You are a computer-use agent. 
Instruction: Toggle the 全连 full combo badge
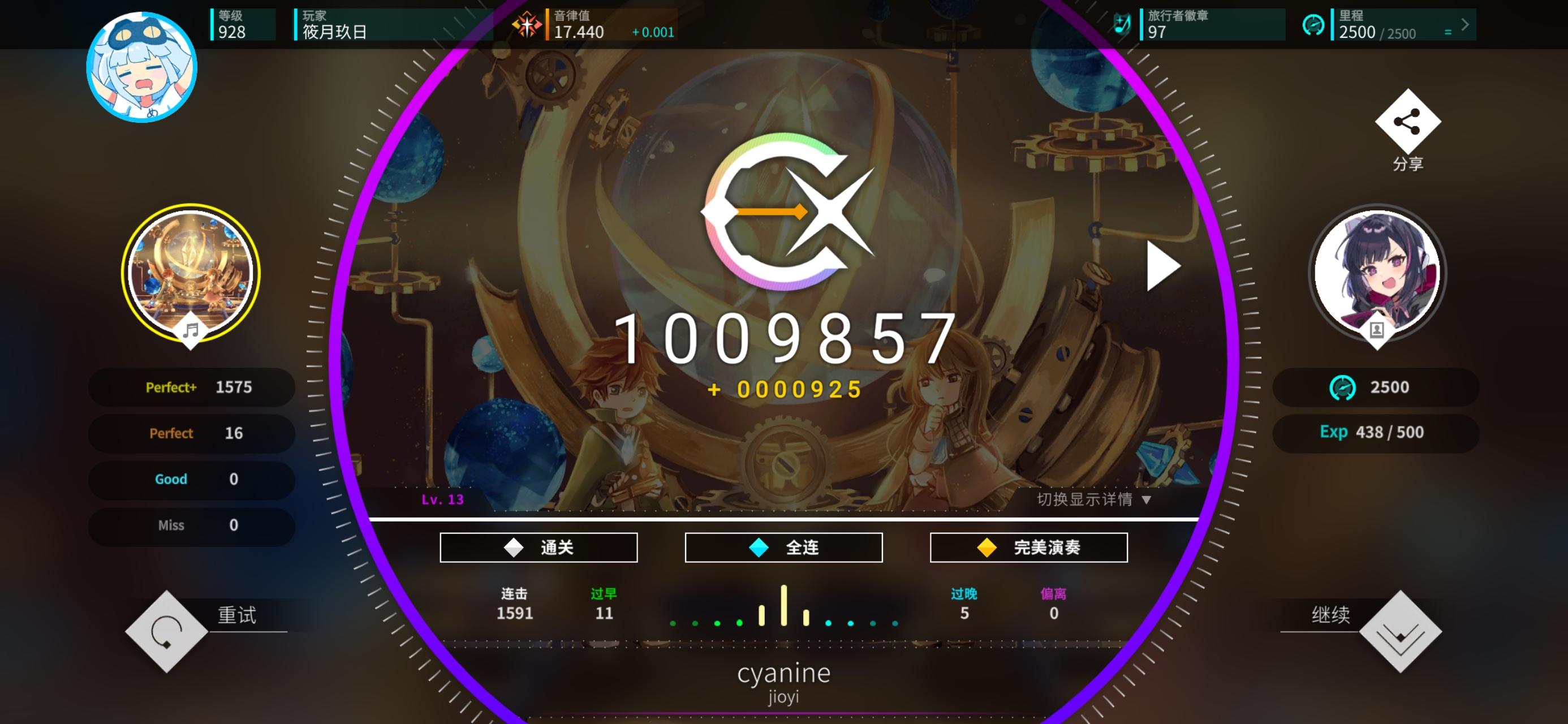783,547
